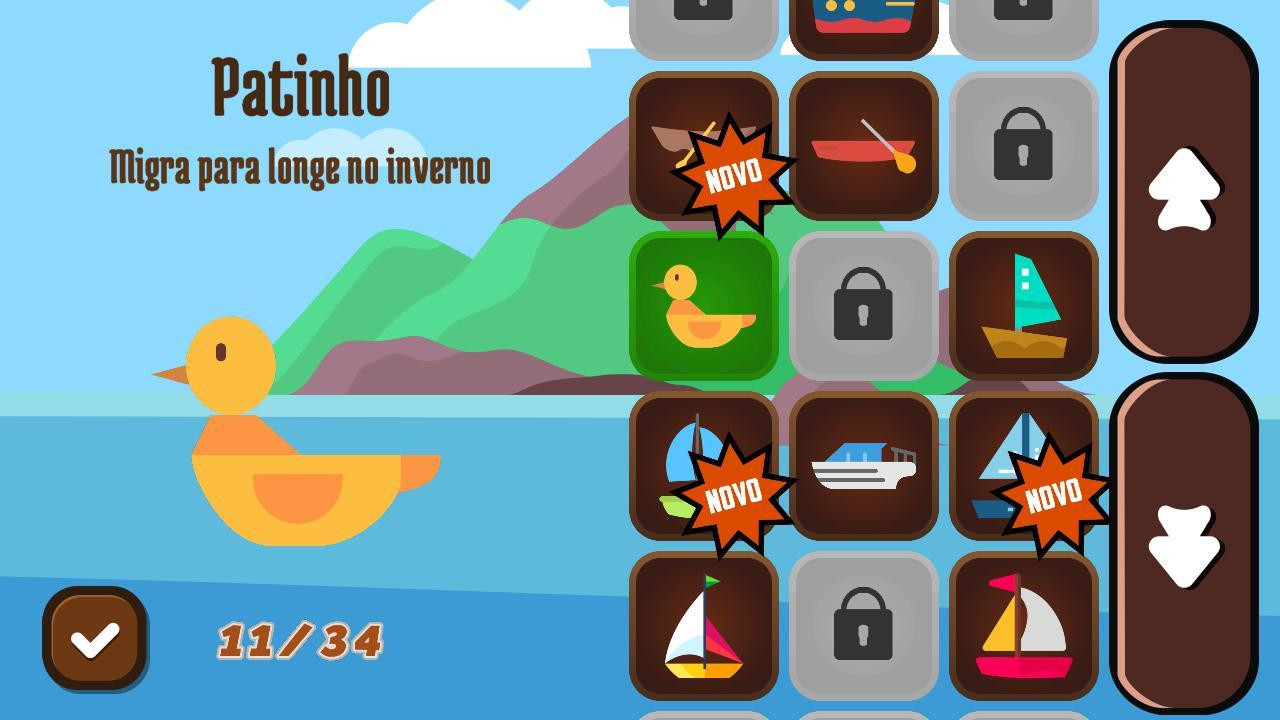
Task: Choose the pink and yellow sailboat icon
Action: (x=1024, y=625)
